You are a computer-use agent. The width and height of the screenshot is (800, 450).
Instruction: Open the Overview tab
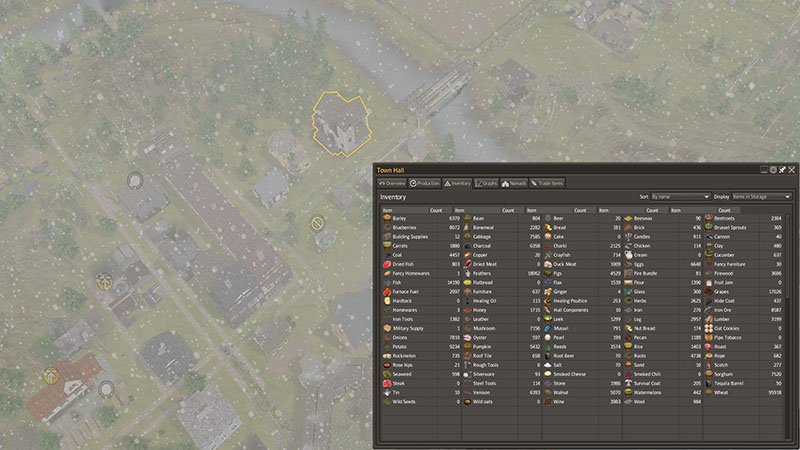click(x=391, y=184)
